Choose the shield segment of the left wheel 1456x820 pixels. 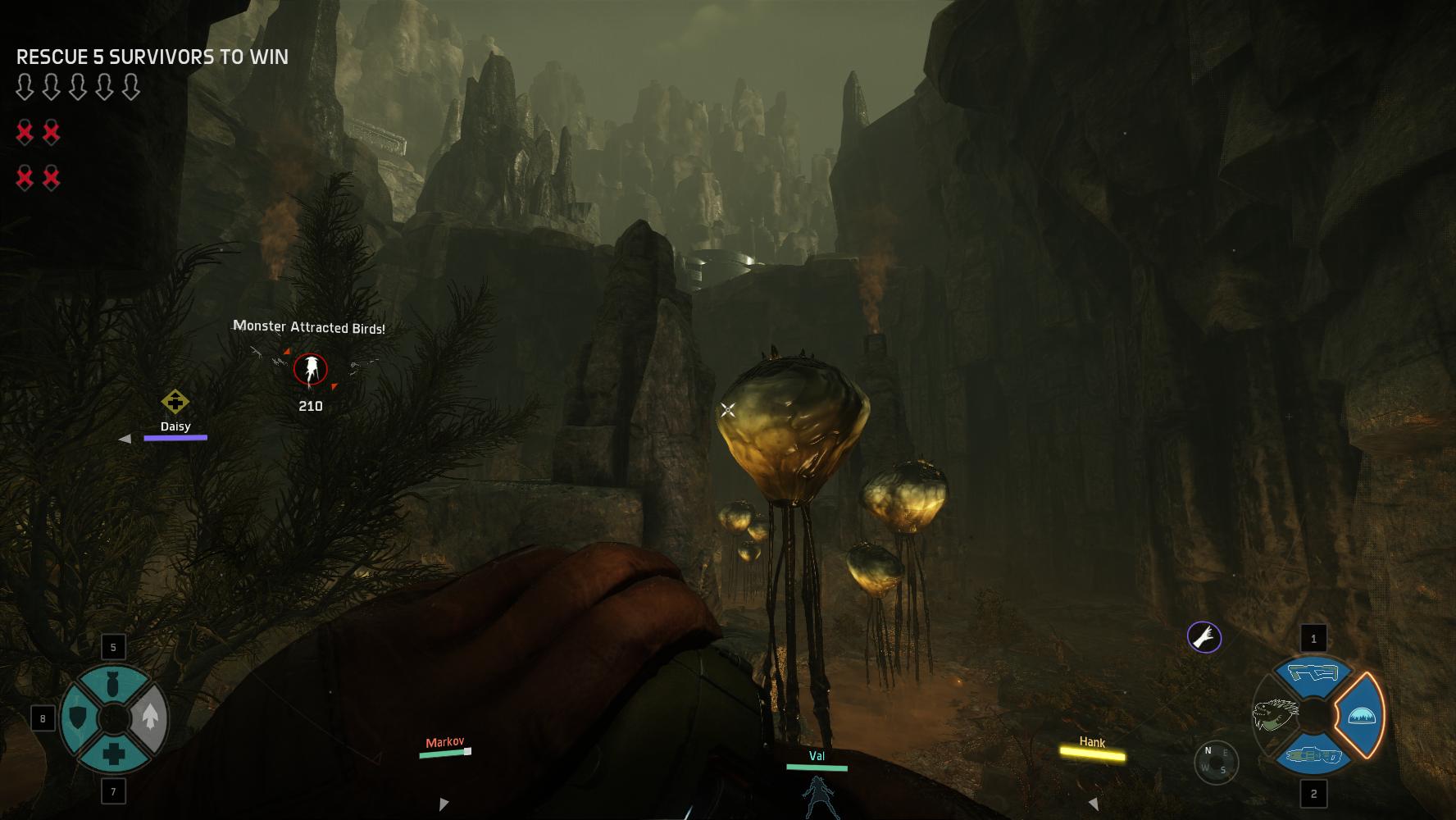click(x=78, y=718)
